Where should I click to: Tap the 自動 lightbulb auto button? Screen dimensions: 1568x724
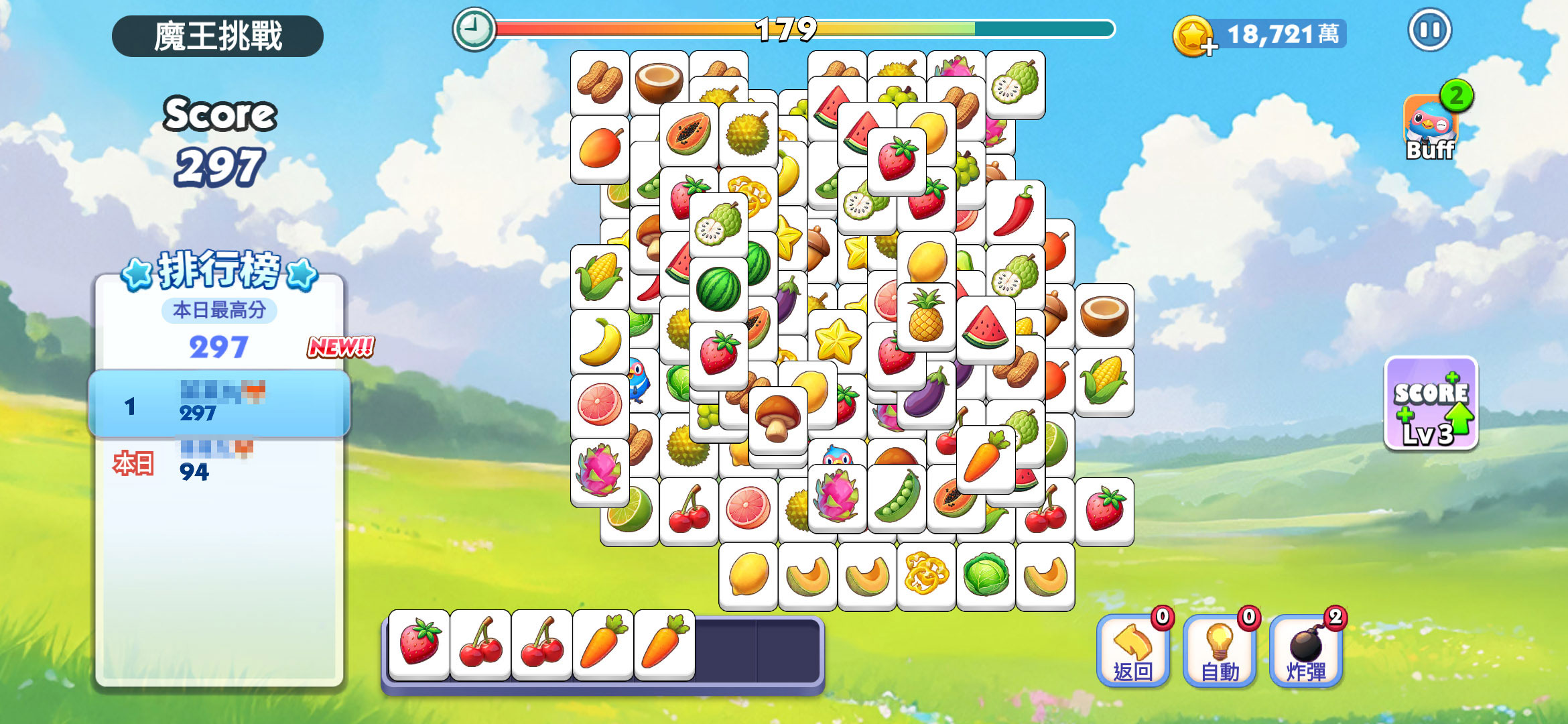click(1219, 652)
